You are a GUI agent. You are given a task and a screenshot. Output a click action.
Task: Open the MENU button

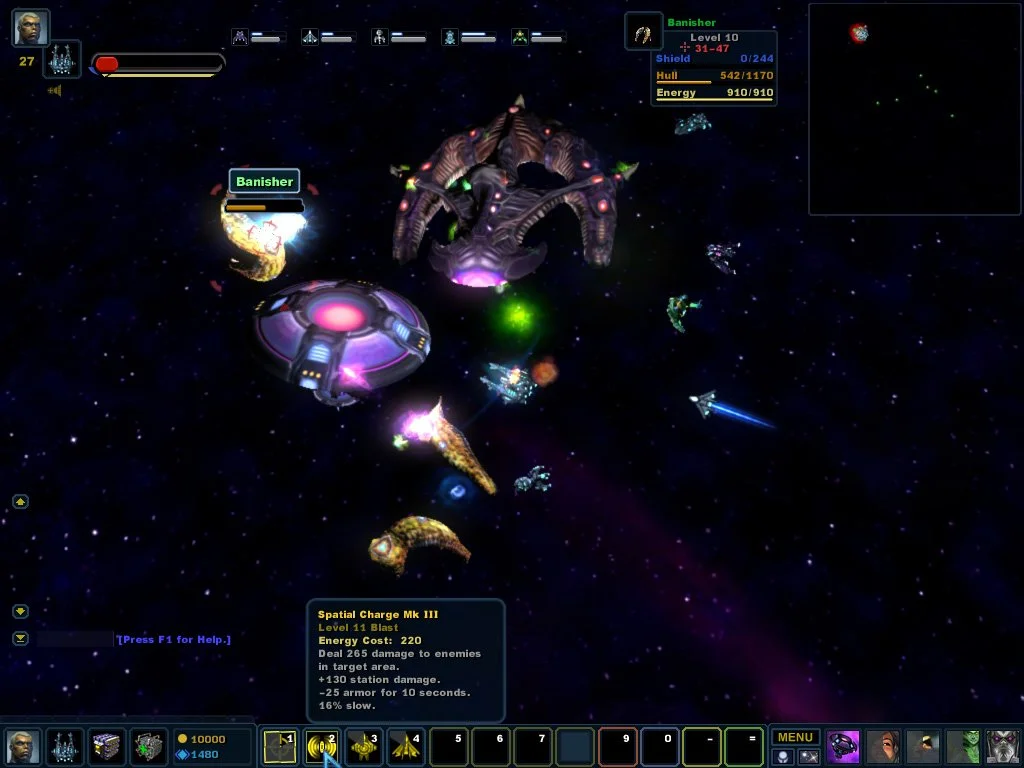[795, 737]
